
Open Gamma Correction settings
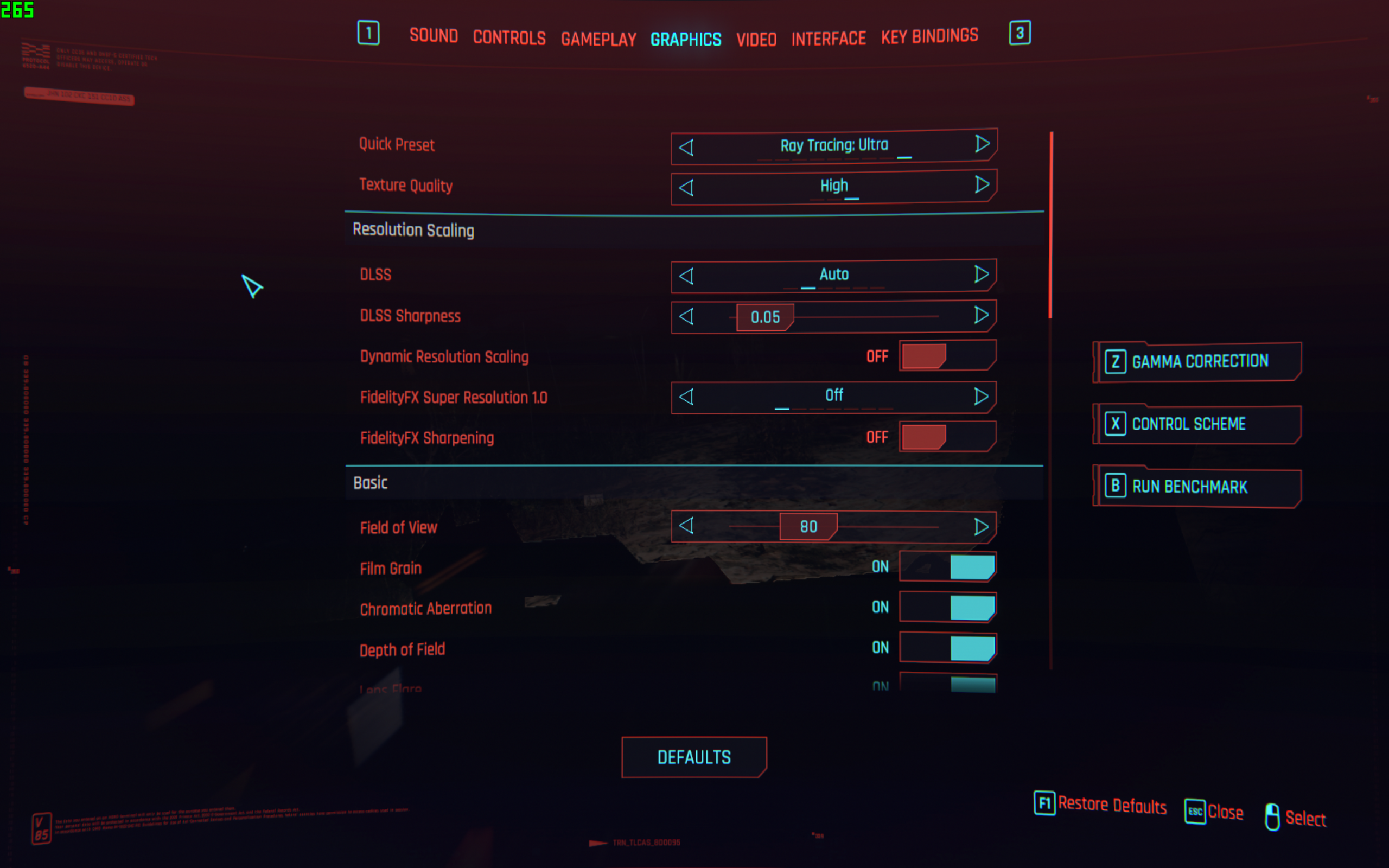coord(1198,362)
